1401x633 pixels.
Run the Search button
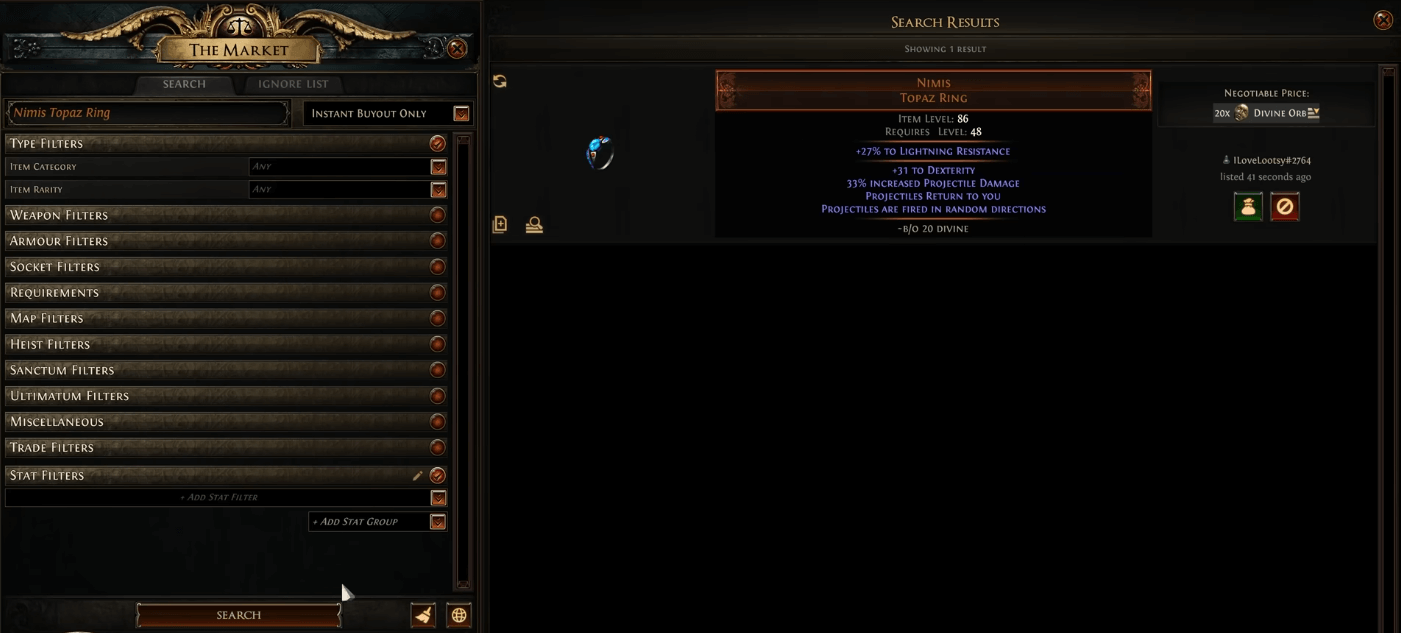(238, 615)
